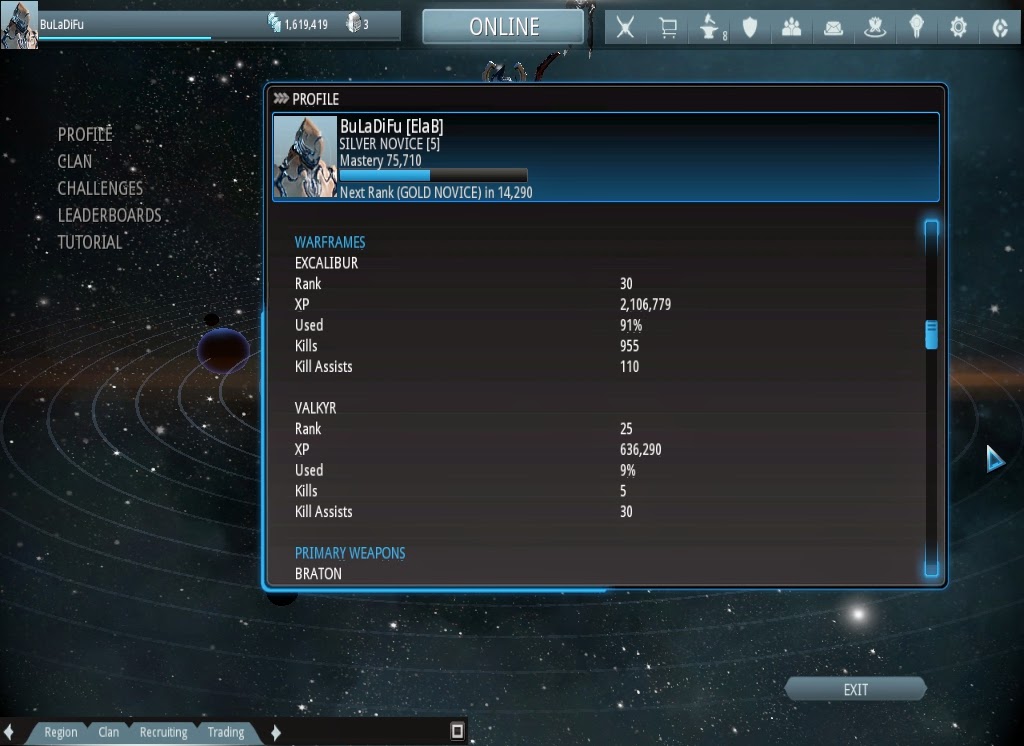
Task: Click the profile stats scrollbar handle
Action: tap(931, 335)
